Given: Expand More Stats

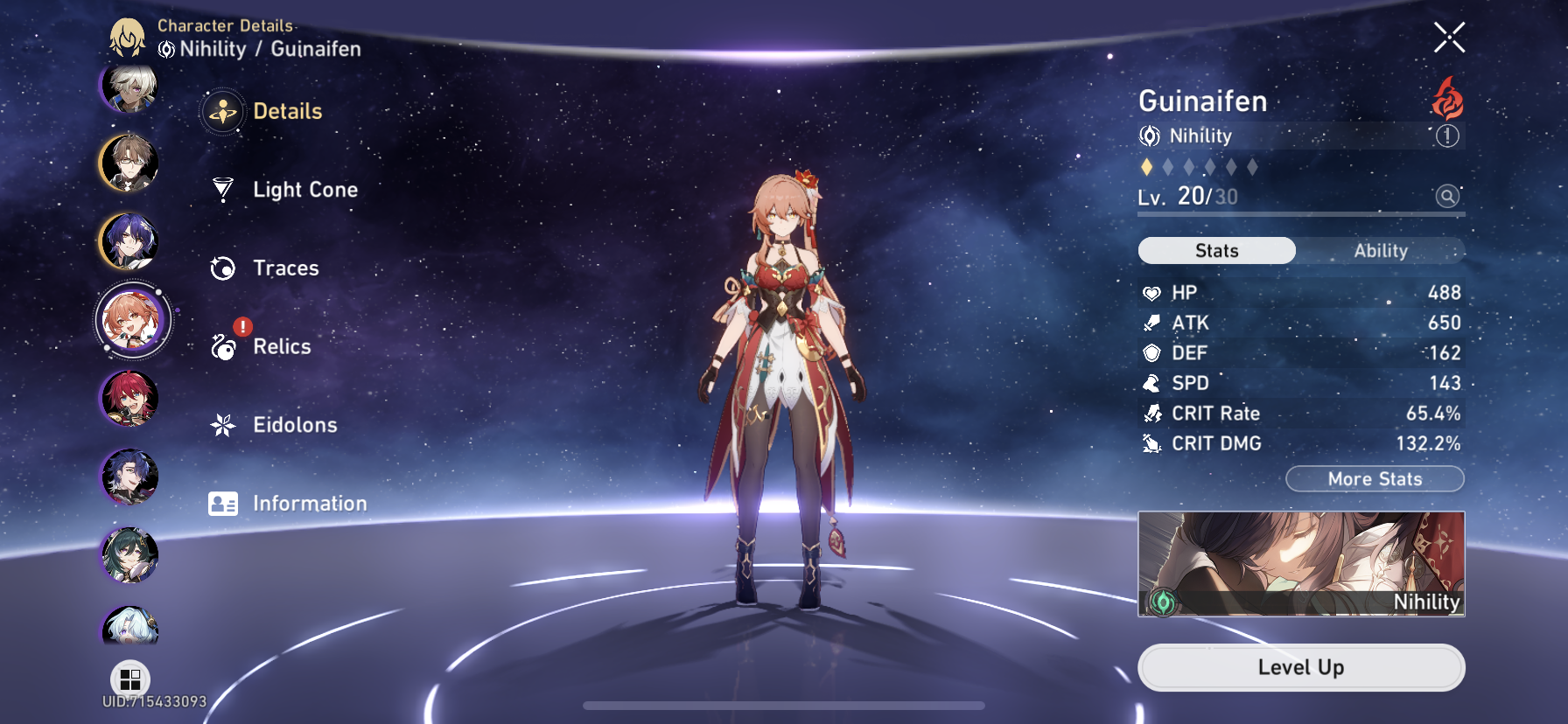Looking at the screenshot, I should click(1375, 479).
